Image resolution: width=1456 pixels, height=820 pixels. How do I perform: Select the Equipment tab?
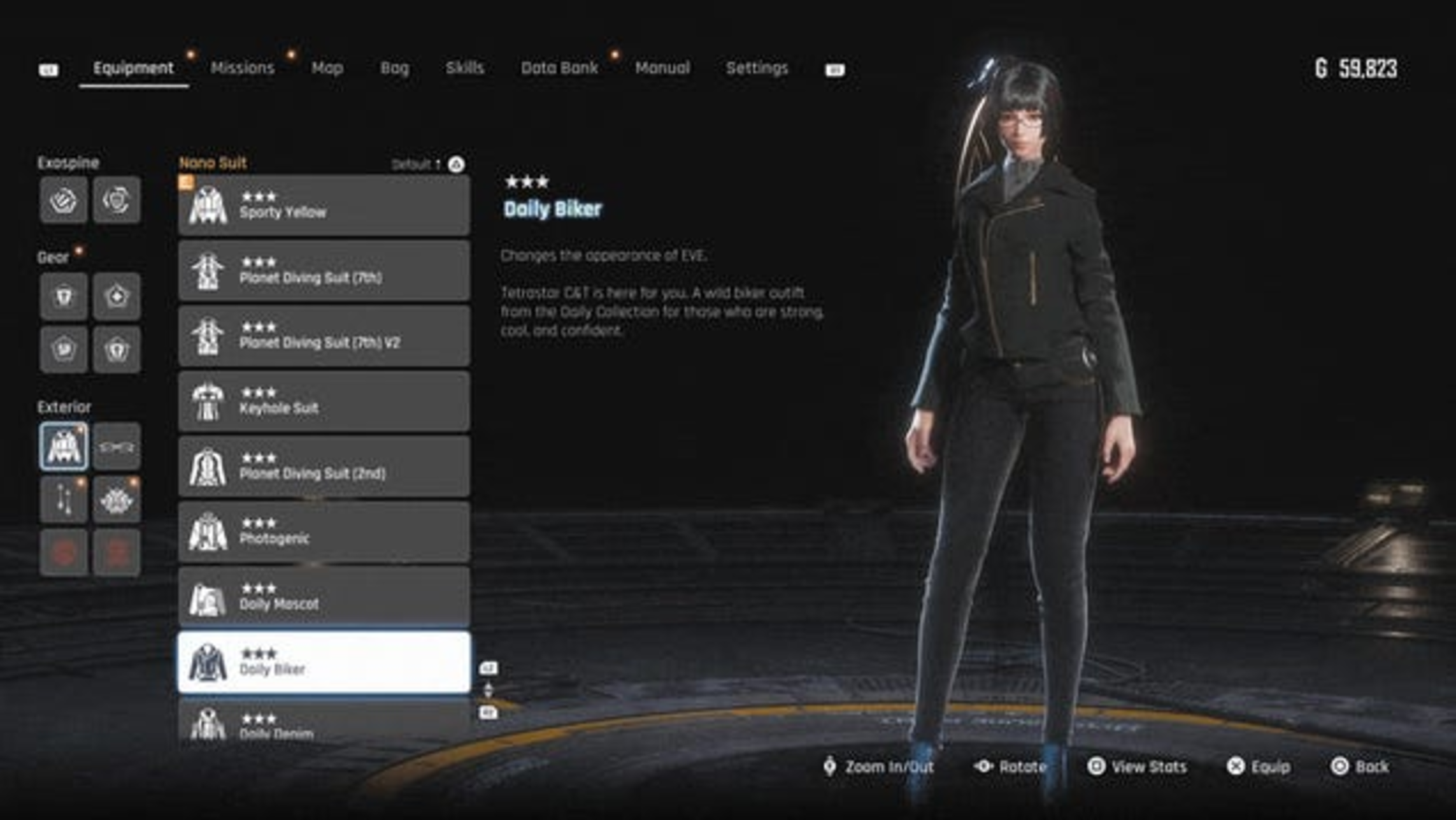point(133,68)
